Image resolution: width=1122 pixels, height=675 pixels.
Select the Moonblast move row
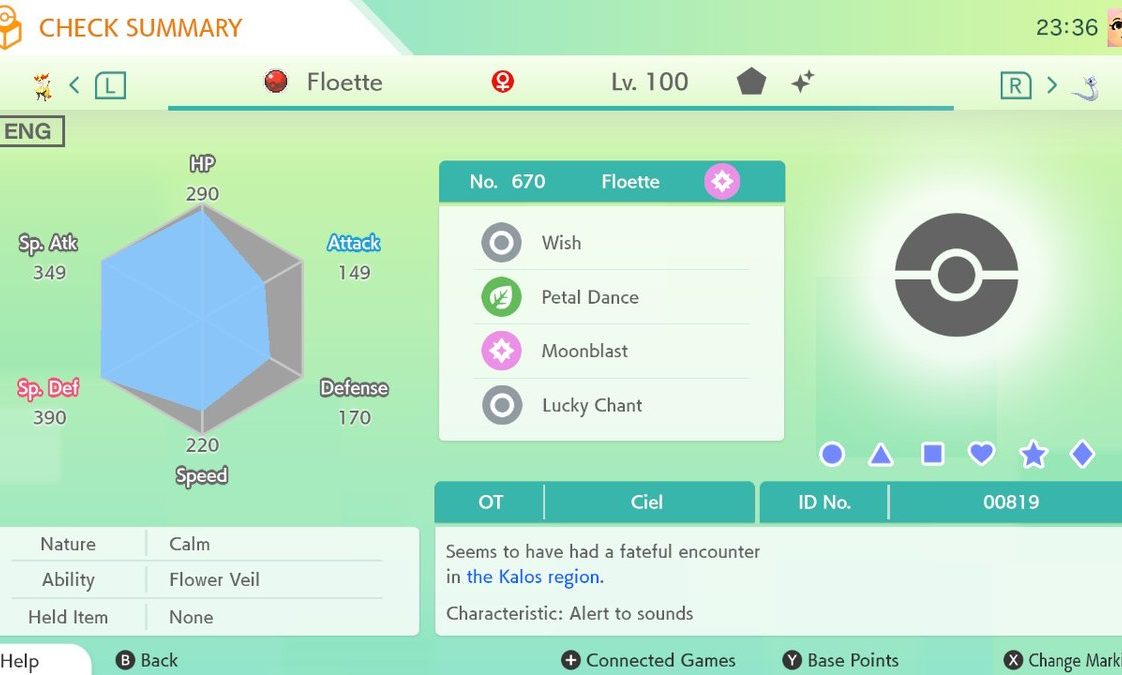pyautogui.click(x=610, y=351)
